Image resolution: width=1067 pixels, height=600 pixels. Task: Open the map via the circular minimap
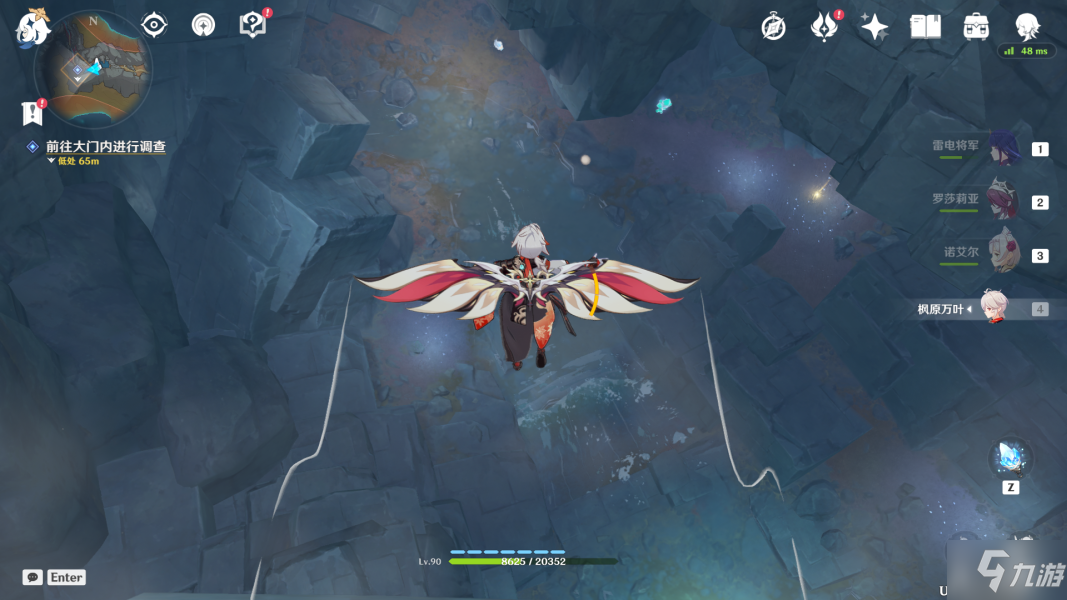[x=92, y=67]
